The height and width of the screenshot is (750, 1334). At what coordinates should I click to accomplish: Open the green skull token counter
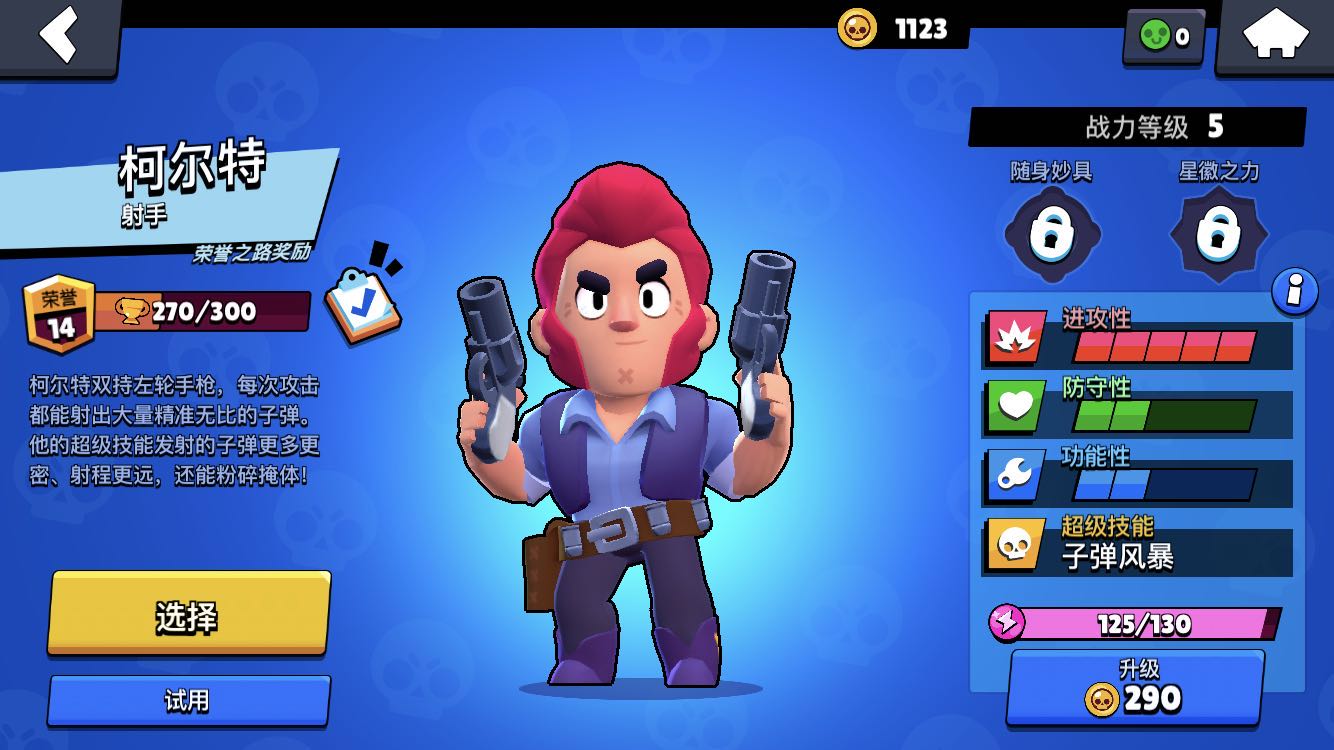[x=1164, y=37]
